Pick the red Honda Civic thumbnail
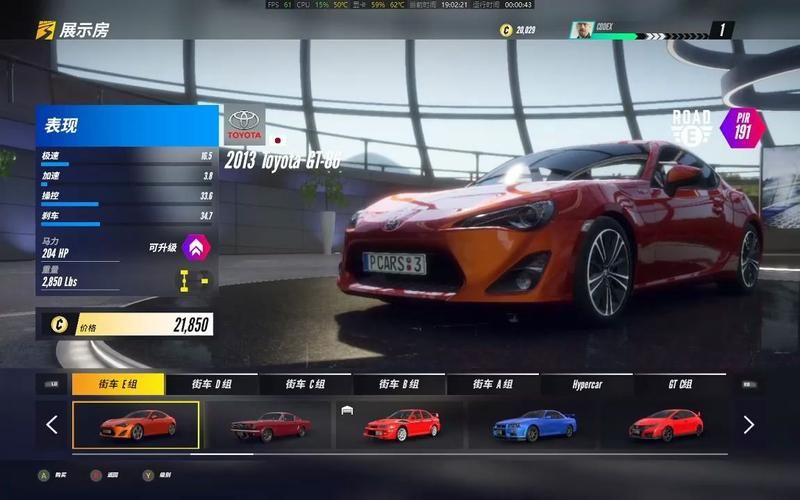Viewport: 800px width, 500px height. coord(665,425)
